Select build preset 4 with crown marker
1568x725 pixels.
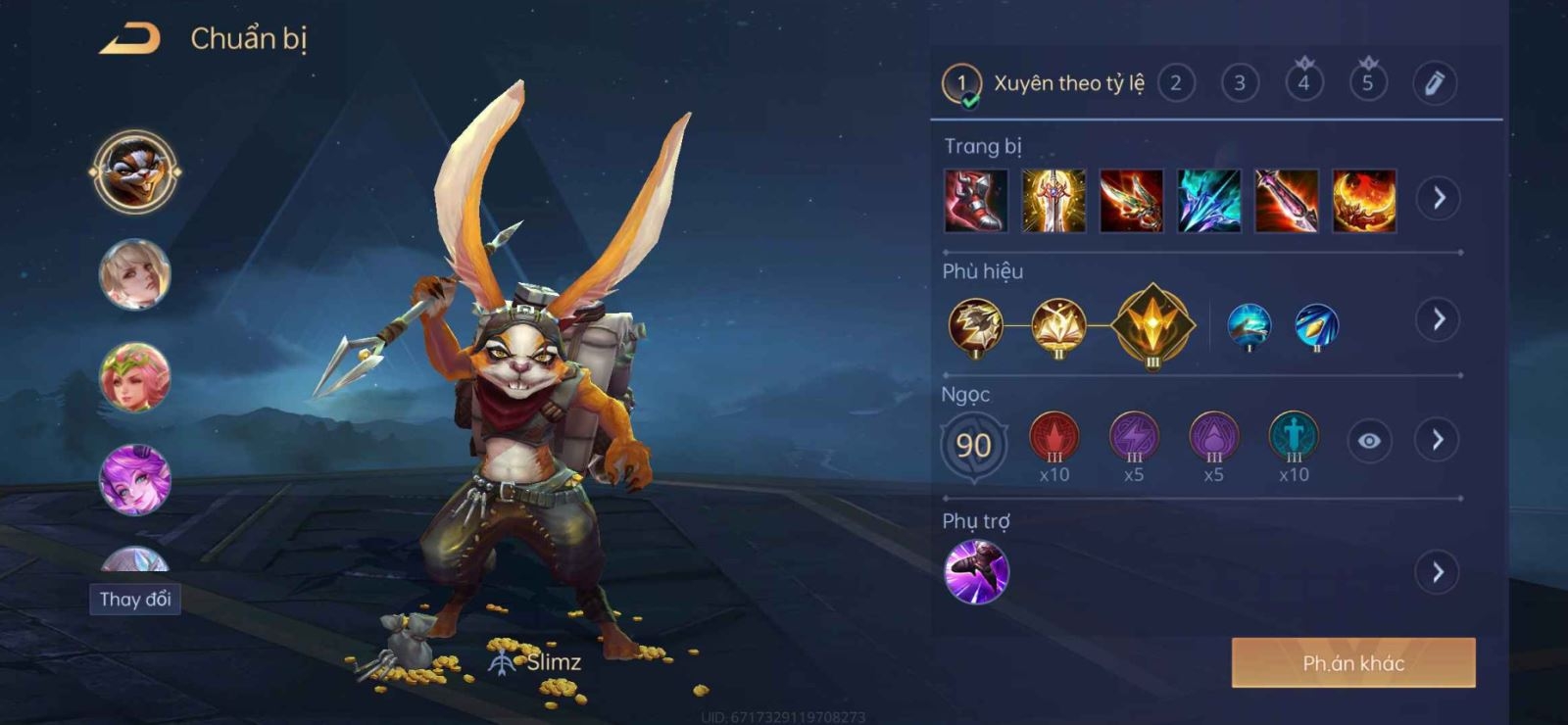click(1302, 85)
